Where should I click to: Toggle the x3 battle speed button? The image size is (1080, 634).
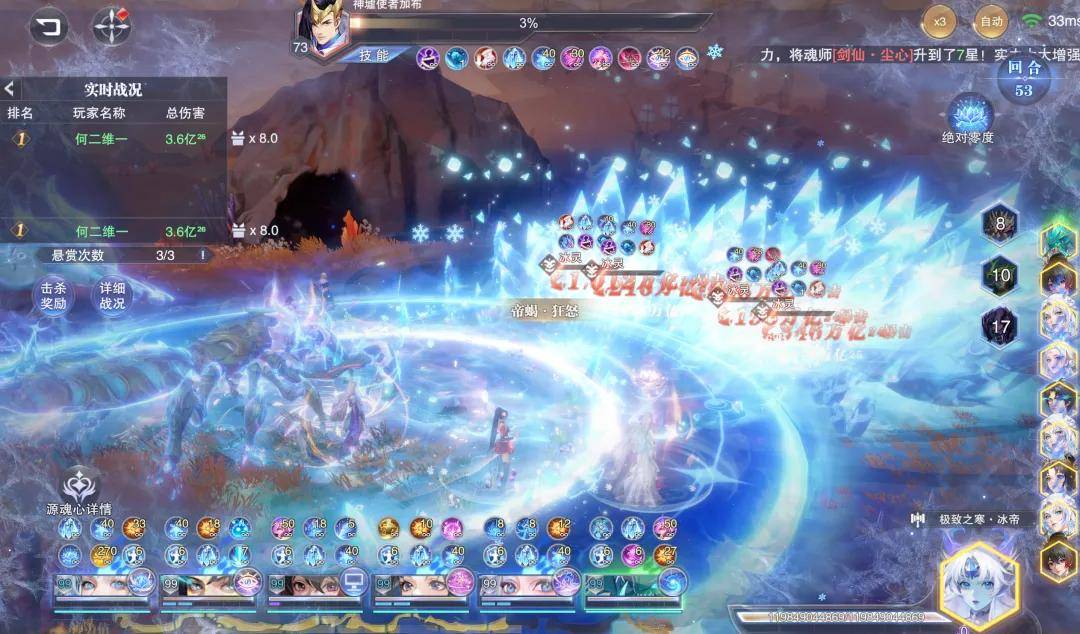(939, 20)
